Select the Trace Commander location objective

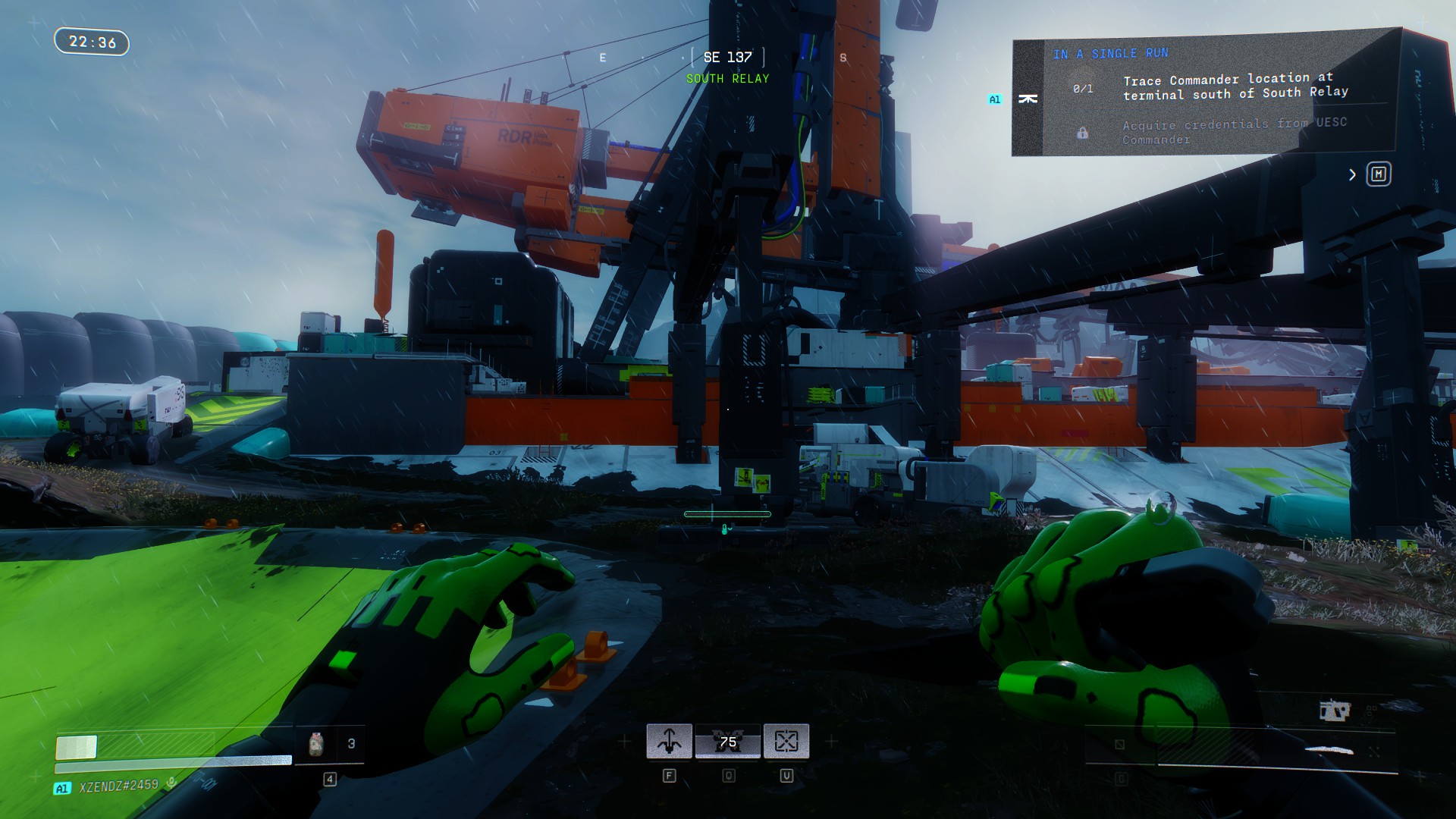pos(1235,86)
